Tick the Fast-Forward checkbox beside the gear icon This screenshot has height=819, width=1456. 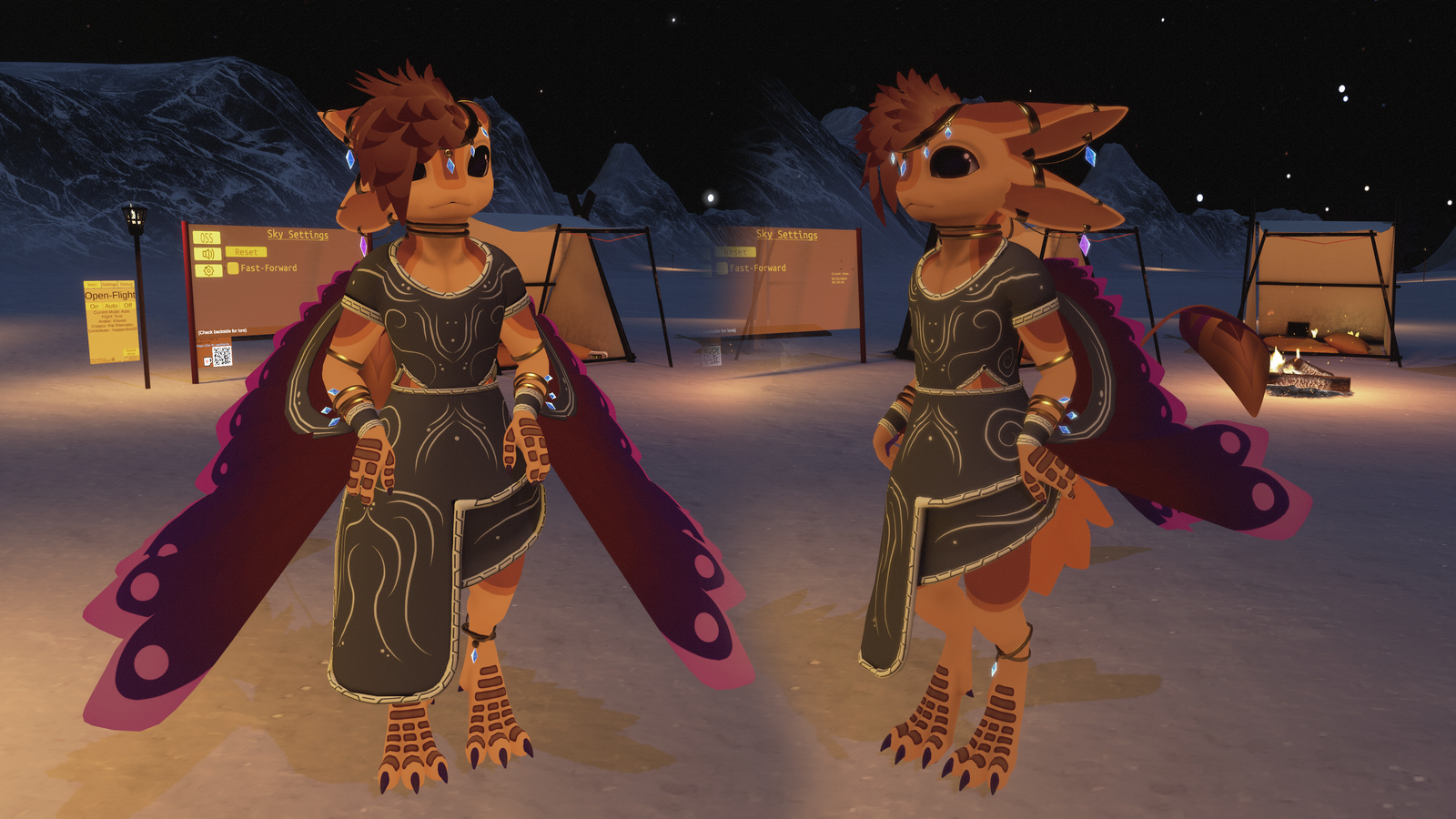pyautogui.click(x=233, y=268)
